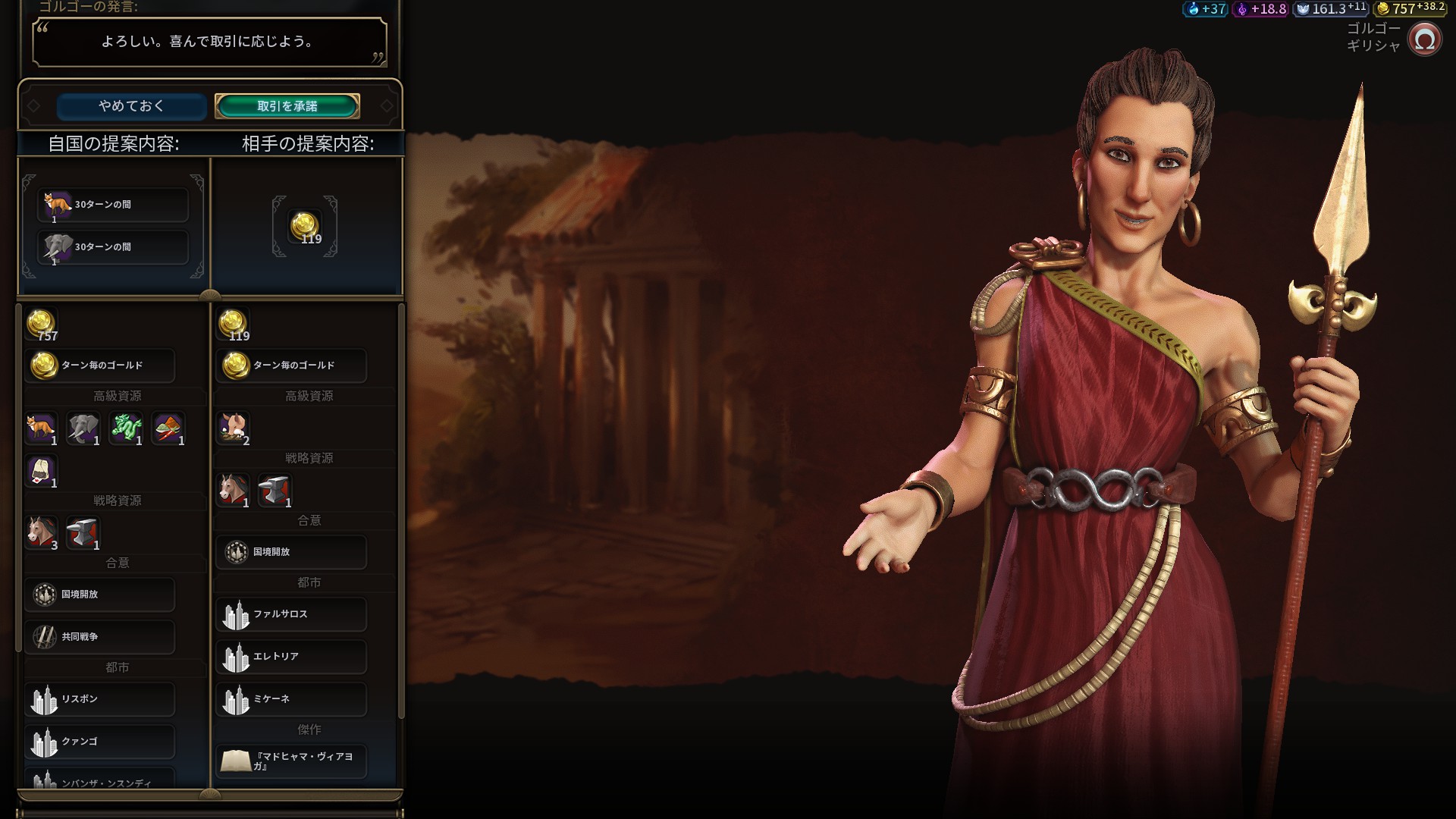The height and width of the screenshot is (819, 1456).
Task: Propose a joint war (共同戦争)
Action: click(x=100, y=637)
